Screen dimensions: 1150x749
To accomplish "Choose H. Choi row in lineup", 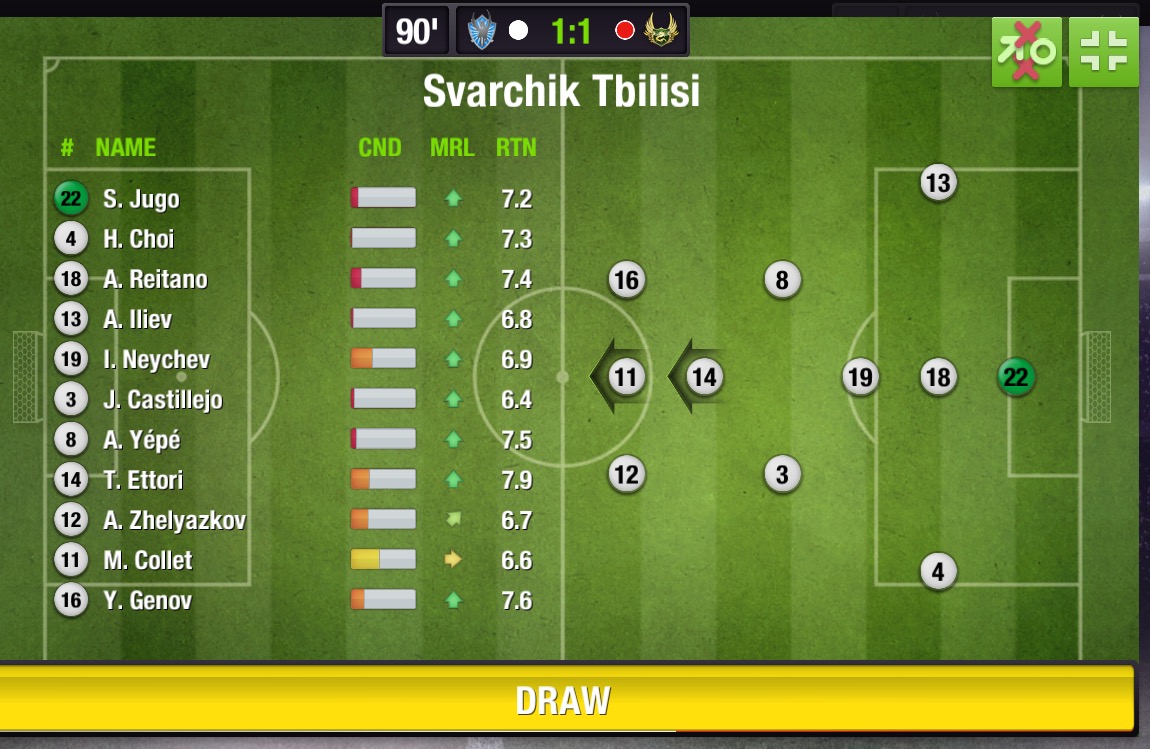I will [138, 239].
